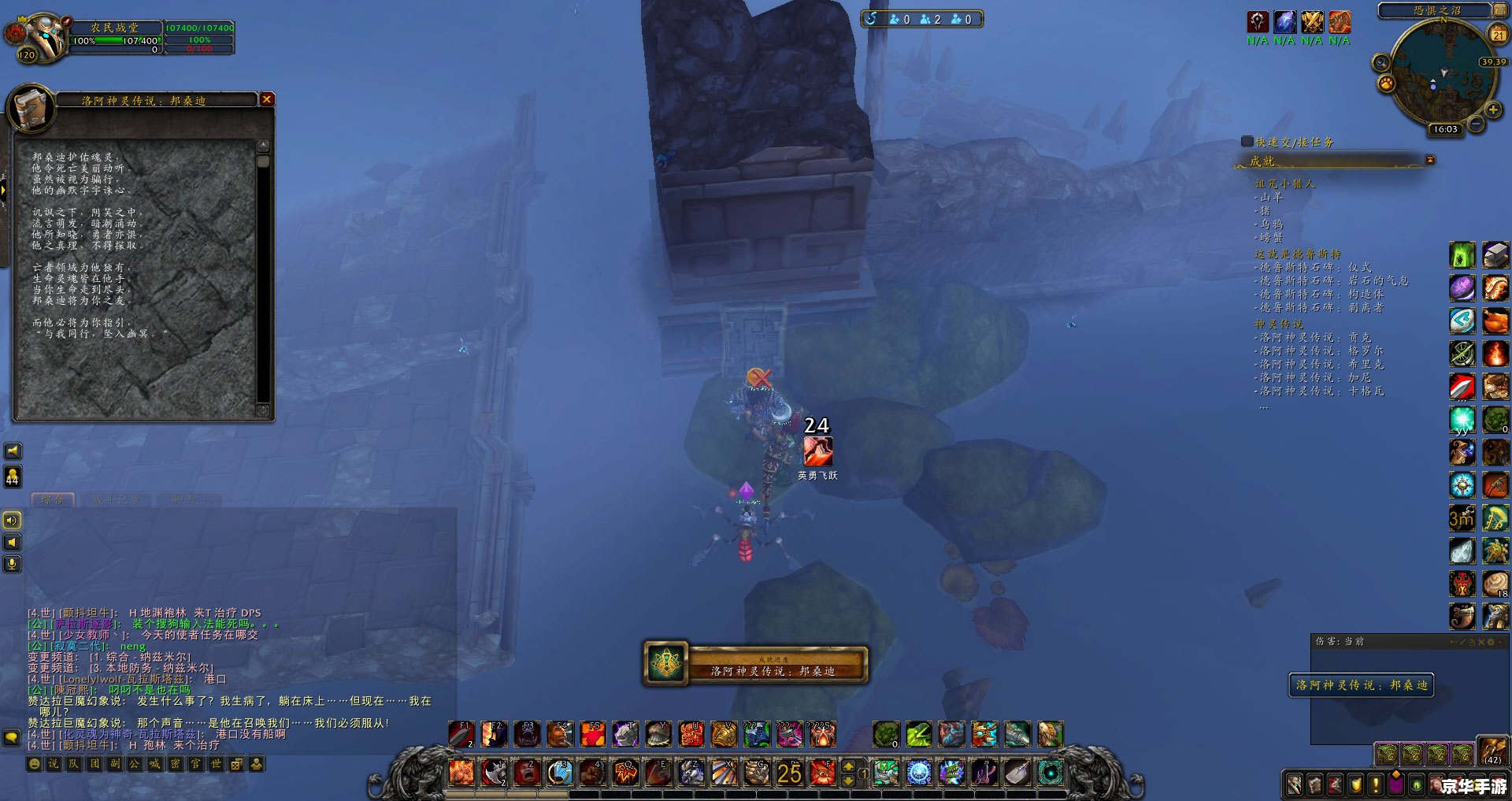Choose the 说 chat channel button
1512x801 pixels.
54,763
